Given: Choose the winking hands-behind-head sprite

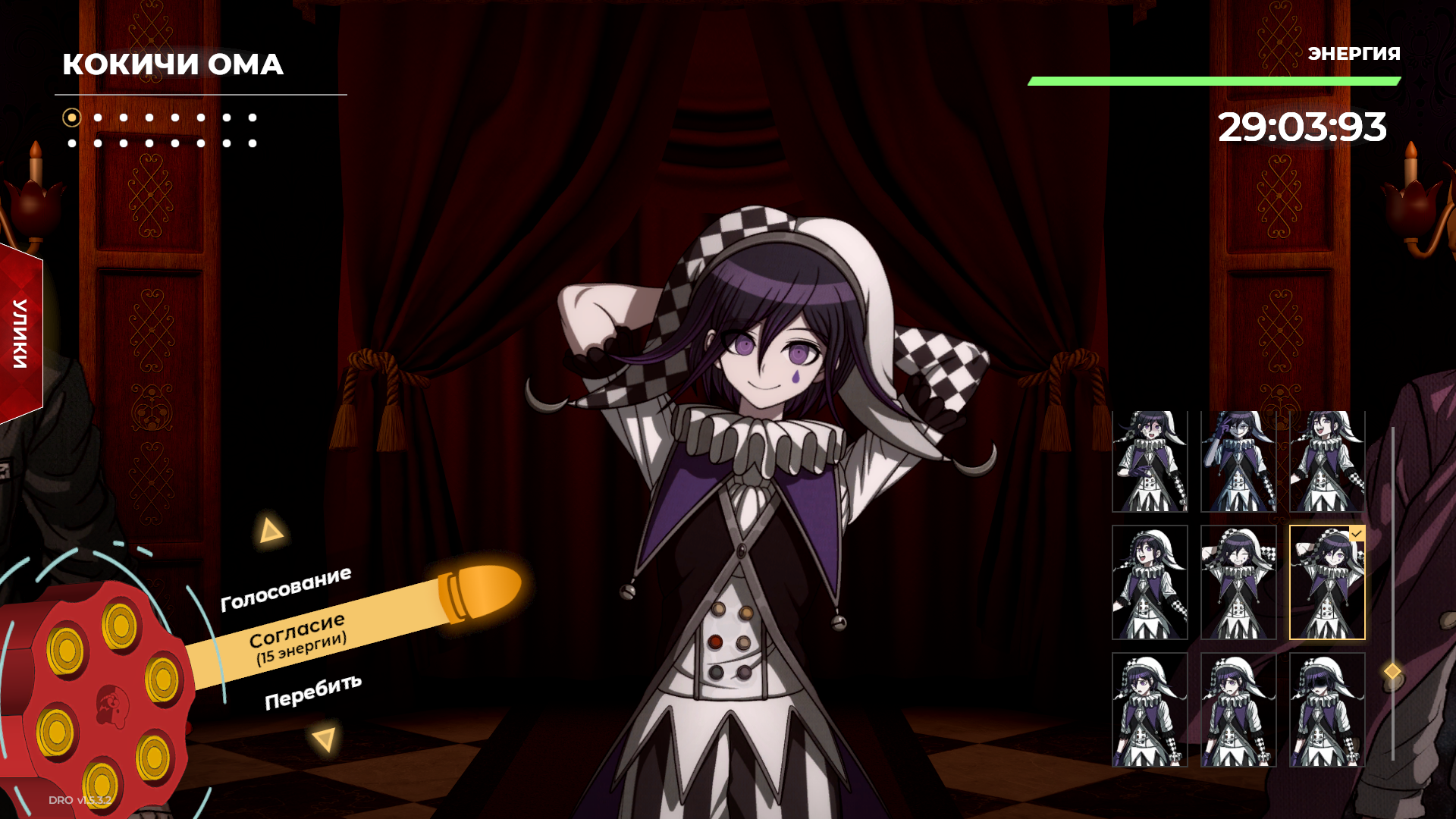Looking at the screenshot, I should click(1238, 582).
